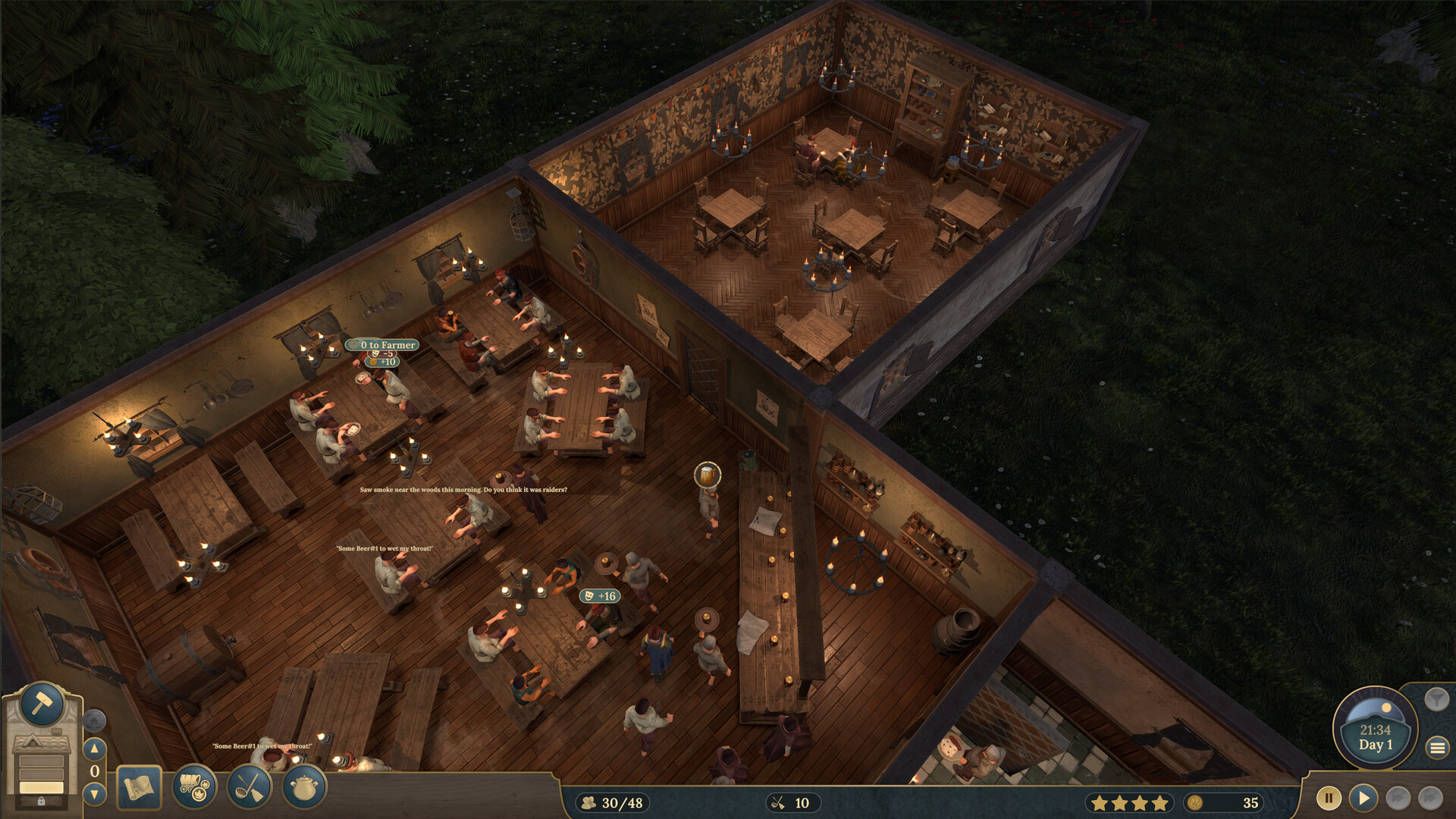
Task: Go down one floor with down arrow
Action: [x=94, y=794]
